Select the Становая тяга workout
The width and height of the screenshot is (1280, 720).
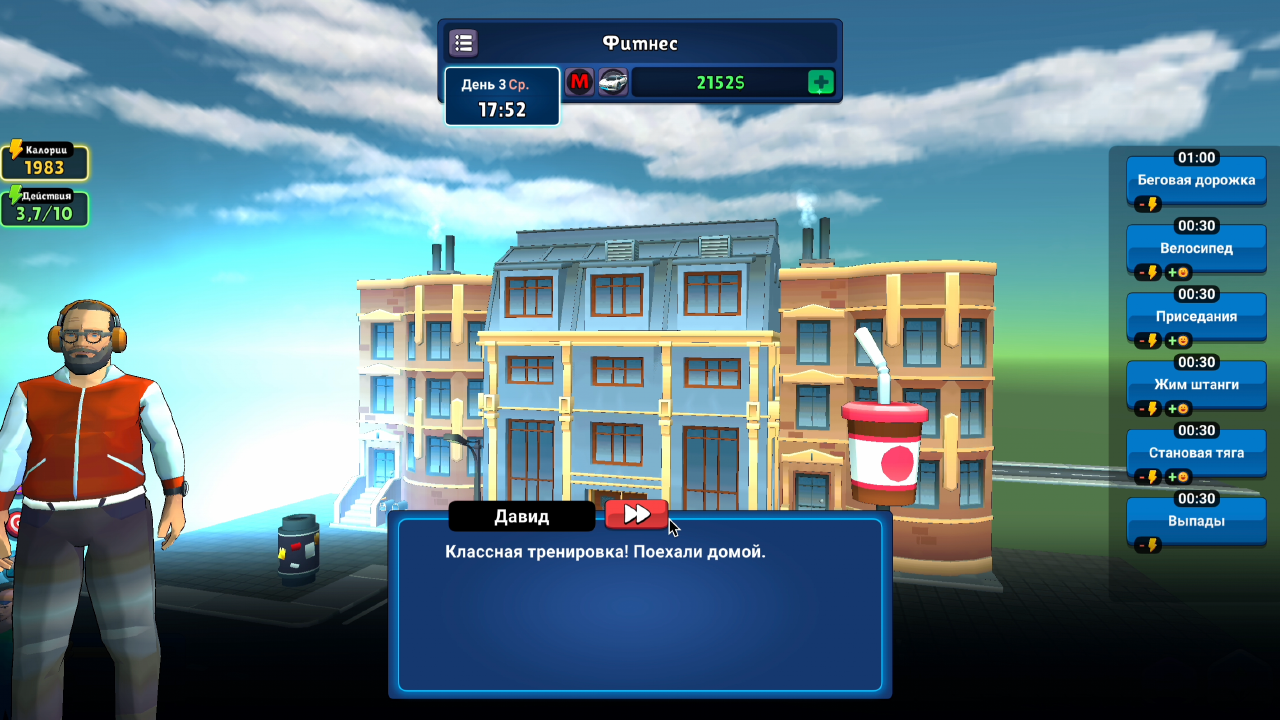click(x=1196, y=453)
